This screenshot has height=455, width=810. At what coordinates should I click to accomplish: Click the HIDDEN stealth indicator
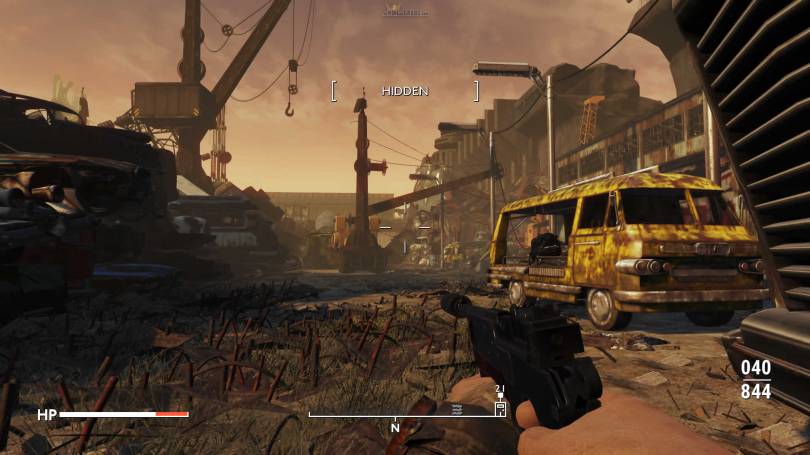click(x=405, y=91)
